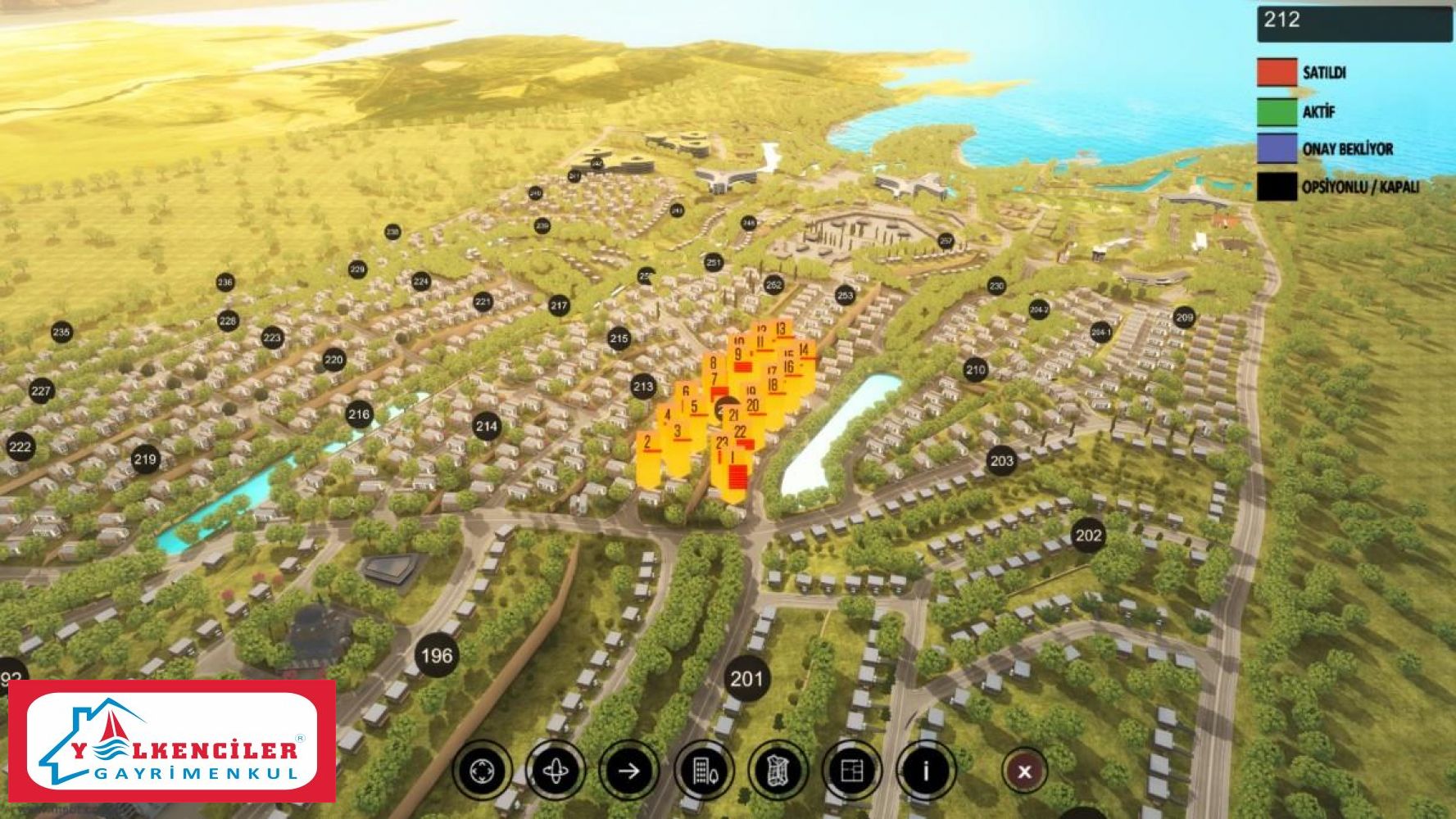Choose block marker 196
Viewport: 1456px width, 819px height.
tap(436, 655)
